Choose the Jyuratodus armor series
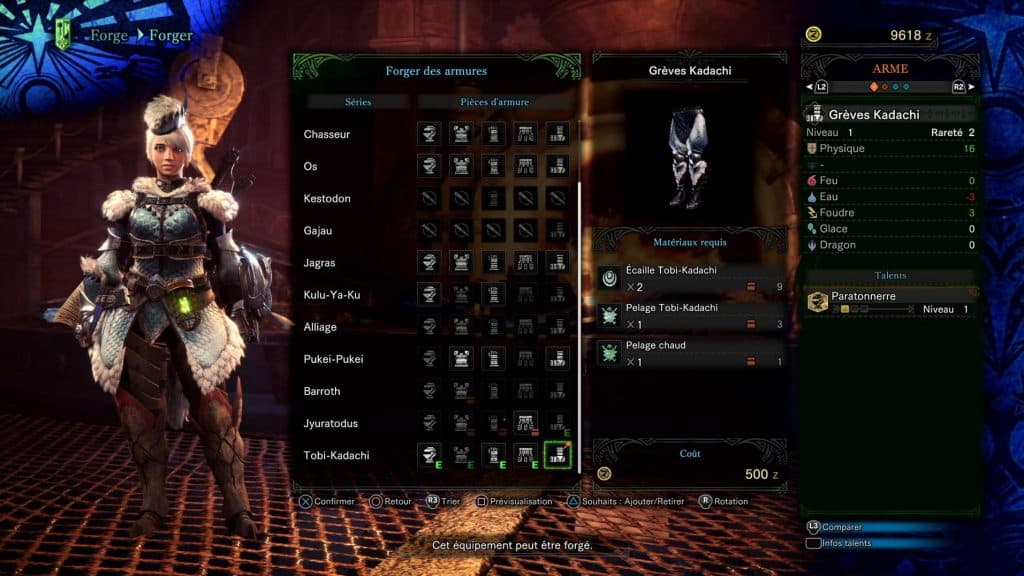 coord(331,423)
